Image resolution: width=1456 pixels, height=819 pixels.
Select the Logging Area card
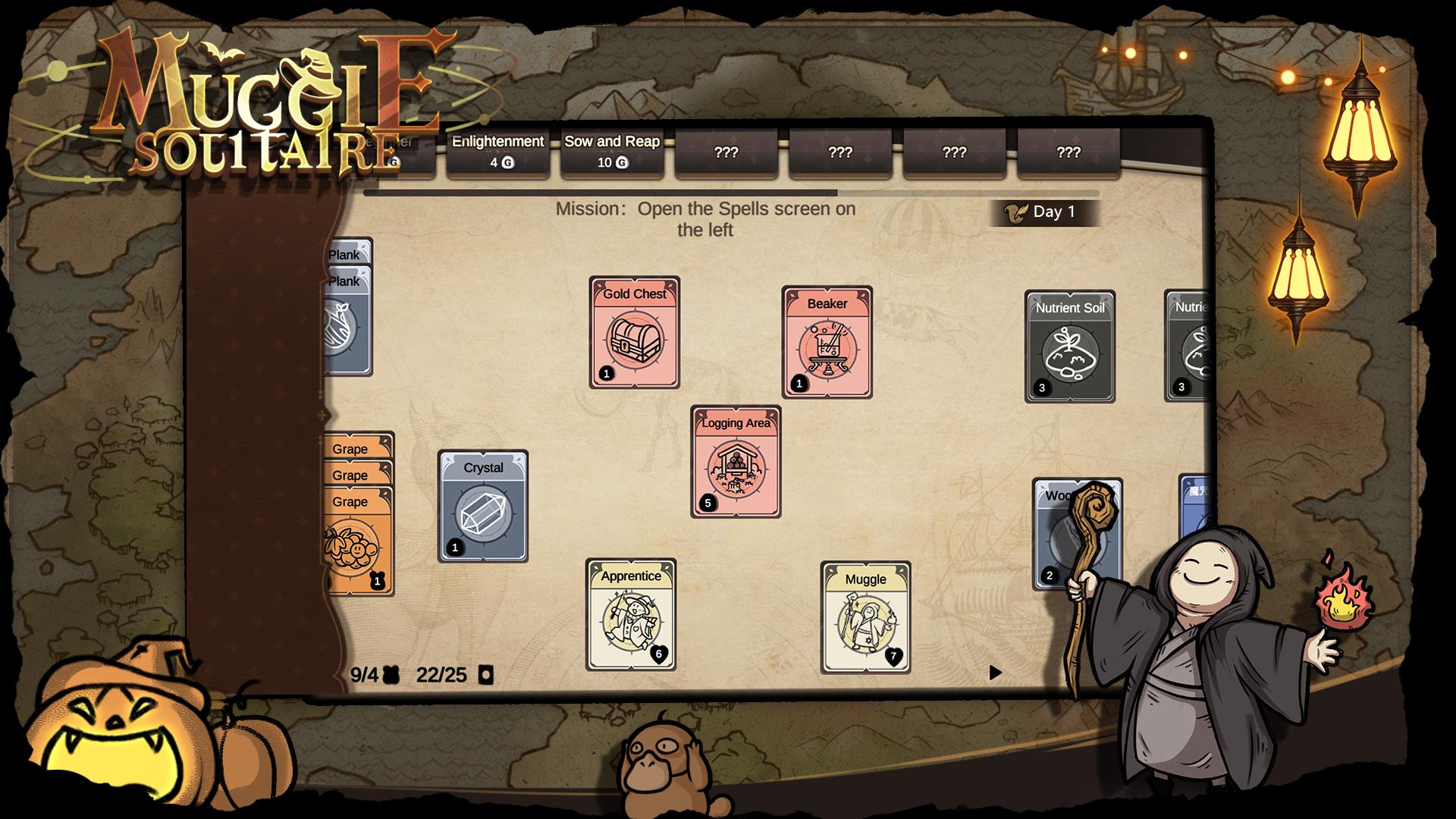[736, 462]
